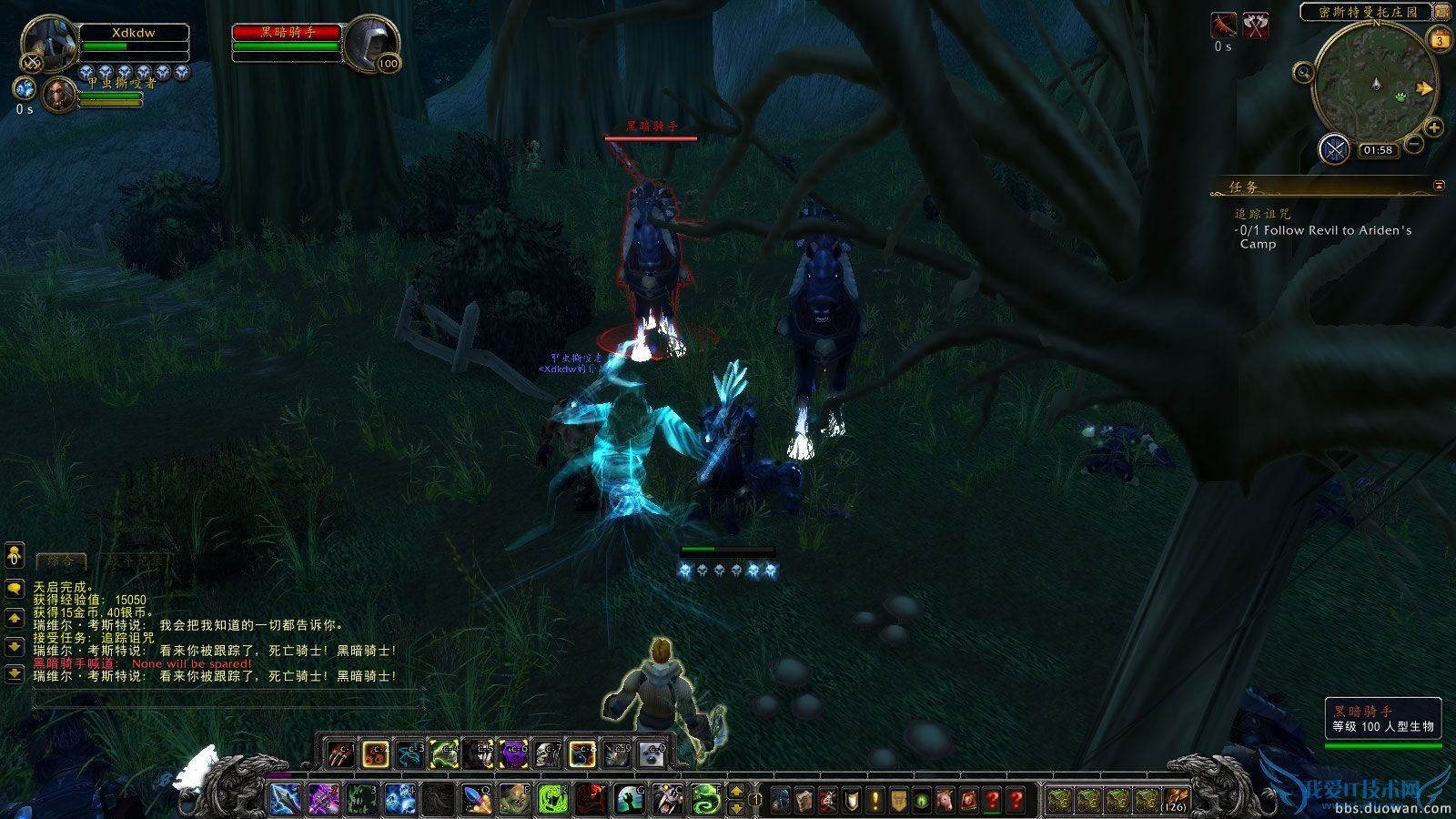Screen dimensions: 1456x819
Task: Open the quest 追踪诅咒 in the tracker
Action: 1263,215
